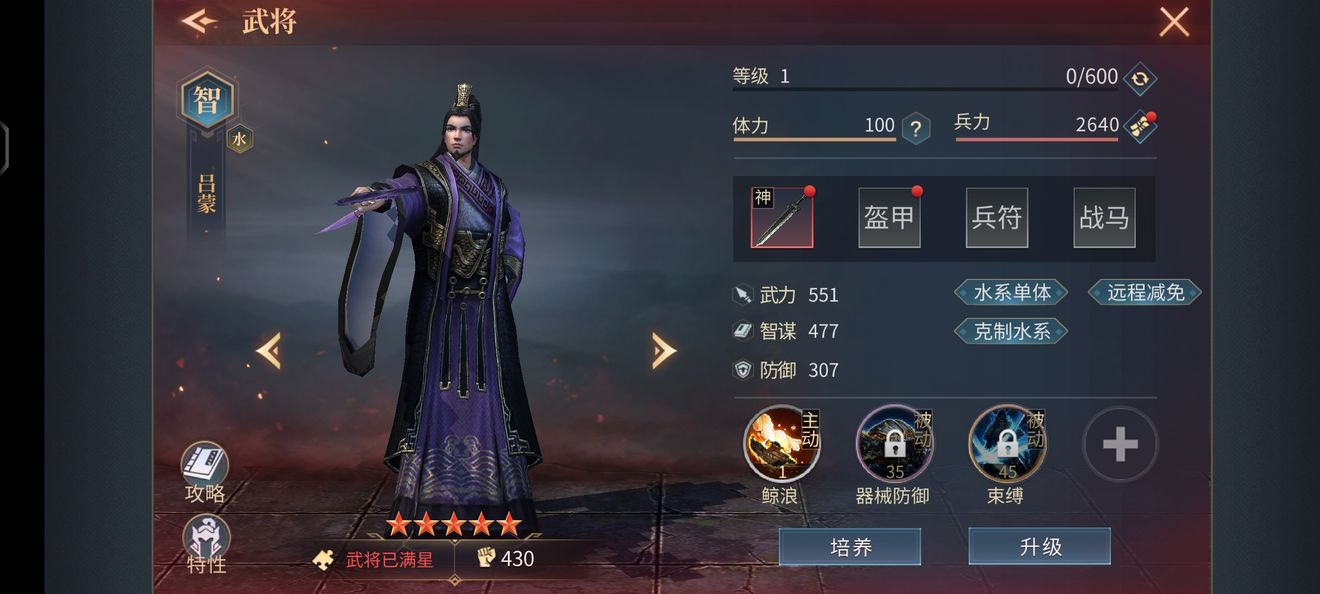Open the 盔甲 armor slot
The width and height of the screenshot is (1320, 594).
point(889,217)
